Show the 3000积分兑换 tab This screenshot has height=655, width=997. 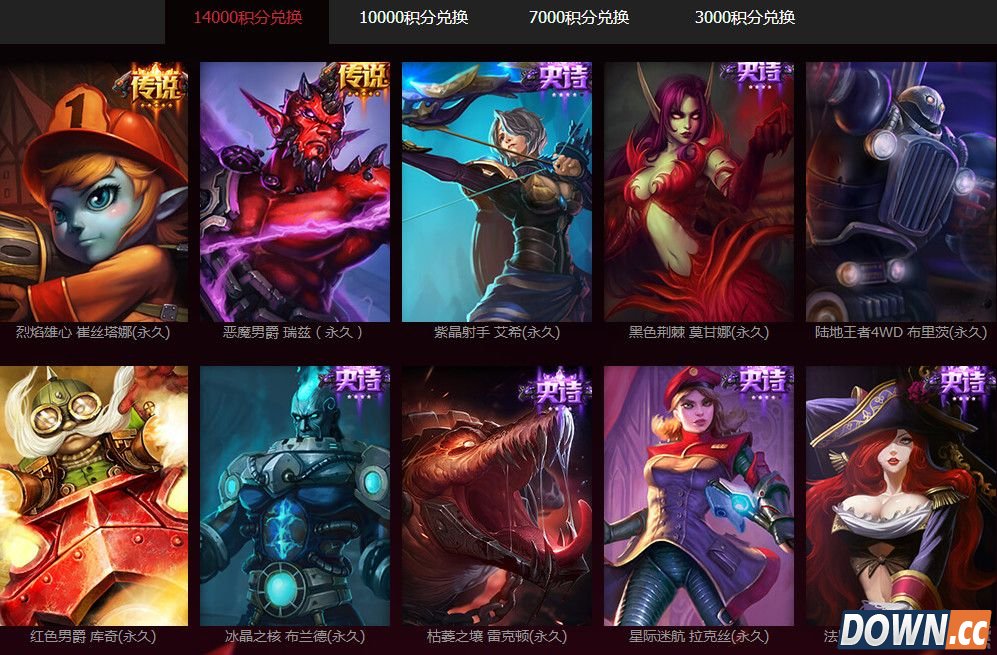click(745, 17)
